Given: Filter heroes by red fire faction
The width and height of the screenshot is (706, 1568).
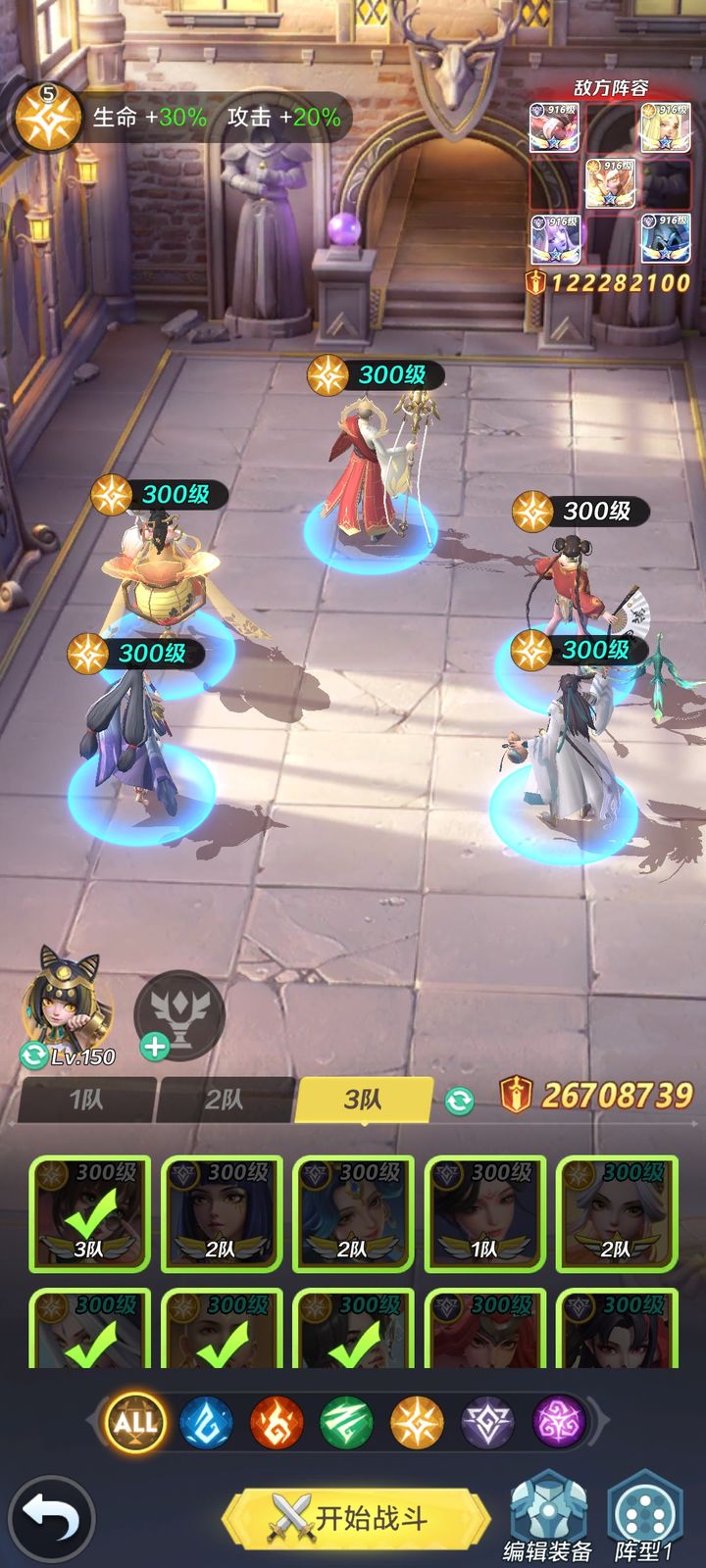Looking at the screenshot, I should pyautogui.click(x=277, y=1422).
